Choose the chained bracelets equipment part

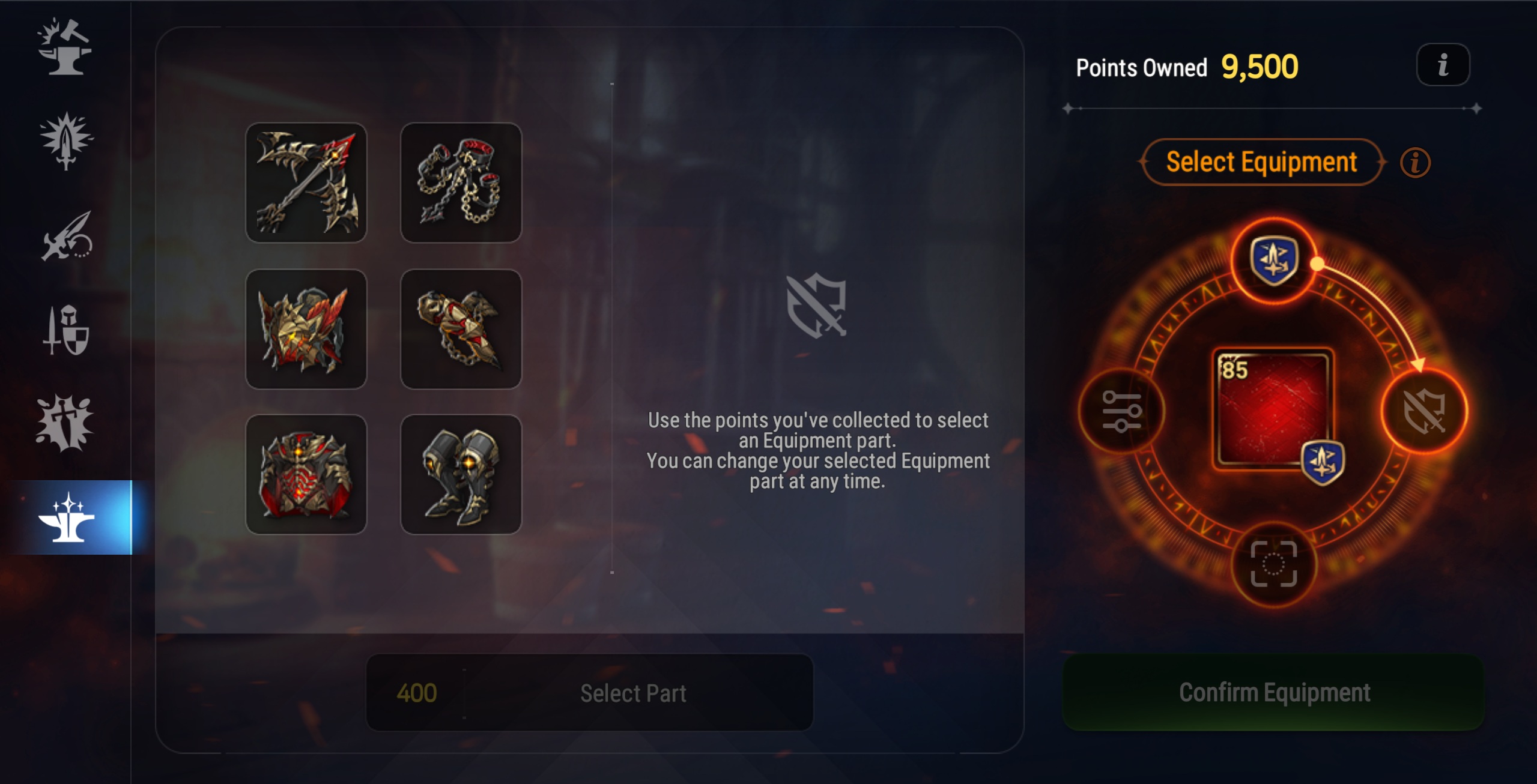[461, 182]
